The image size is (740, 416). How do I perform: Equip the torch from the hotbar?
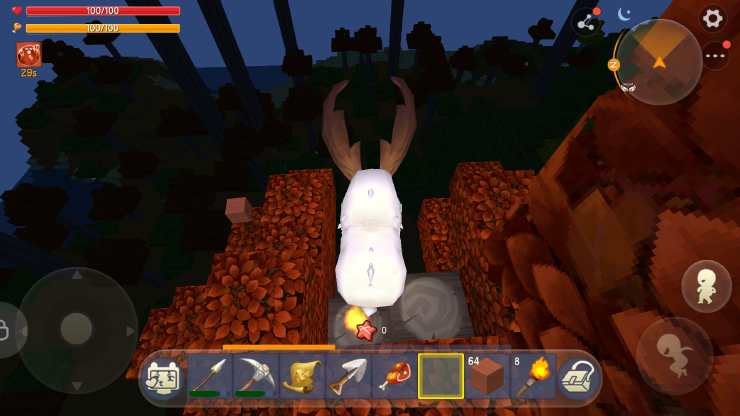(x=532, y=377)
